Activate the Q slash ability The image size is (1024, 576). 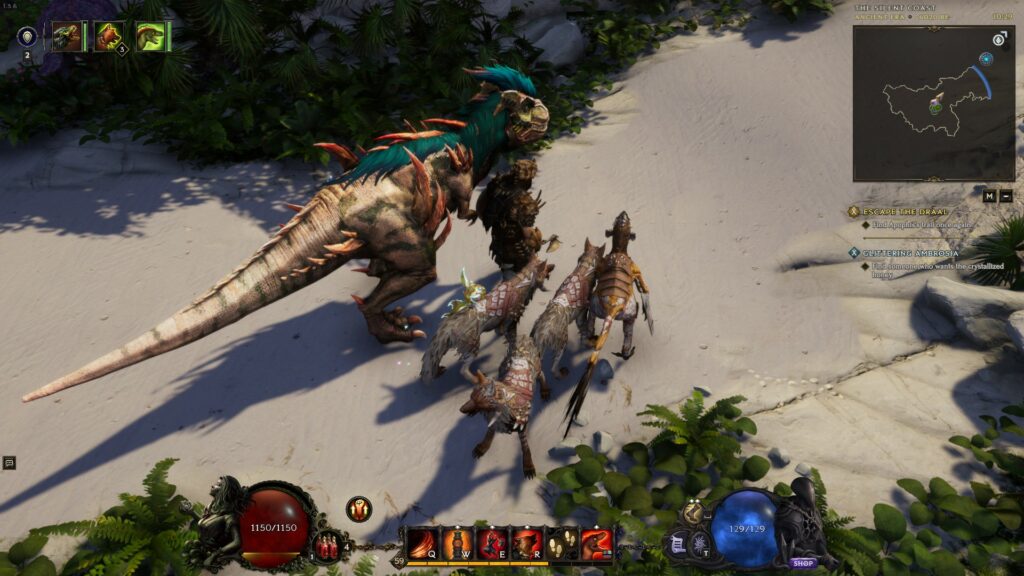420,544
